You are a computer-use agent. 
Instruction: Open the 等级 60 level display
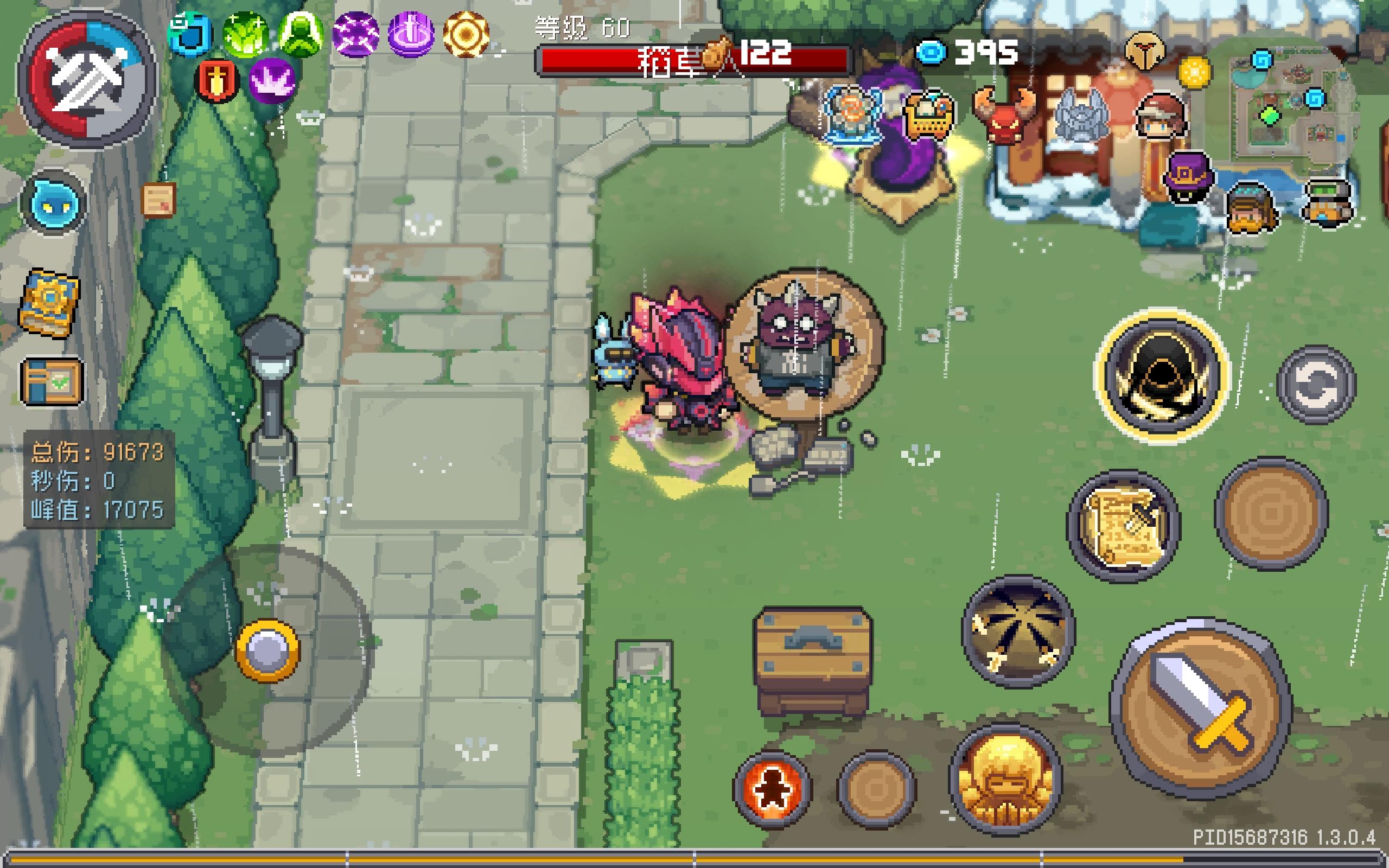click(579, 29)
